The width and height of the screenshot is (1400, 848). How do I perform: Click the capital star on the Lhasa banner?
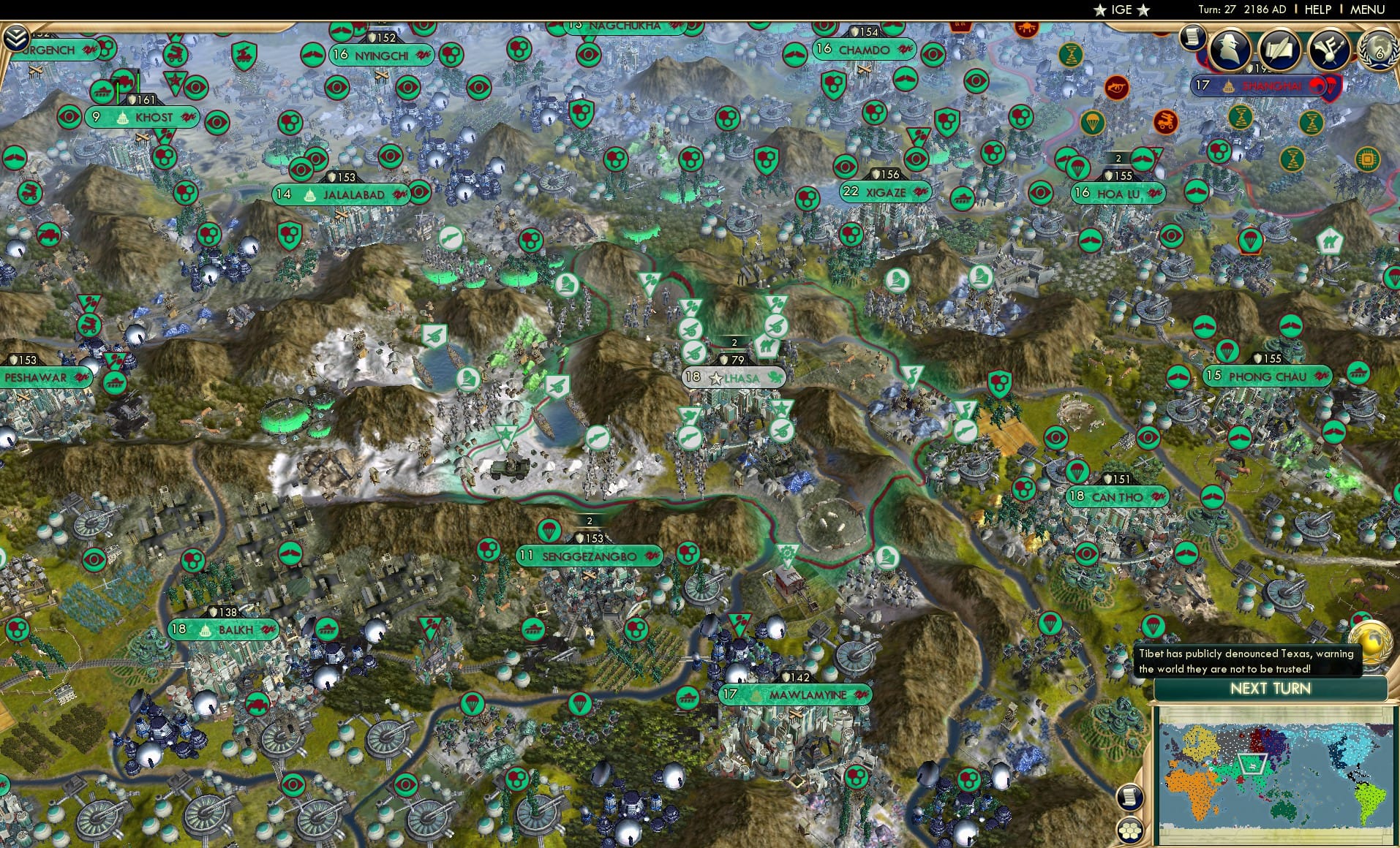(715, 379)
